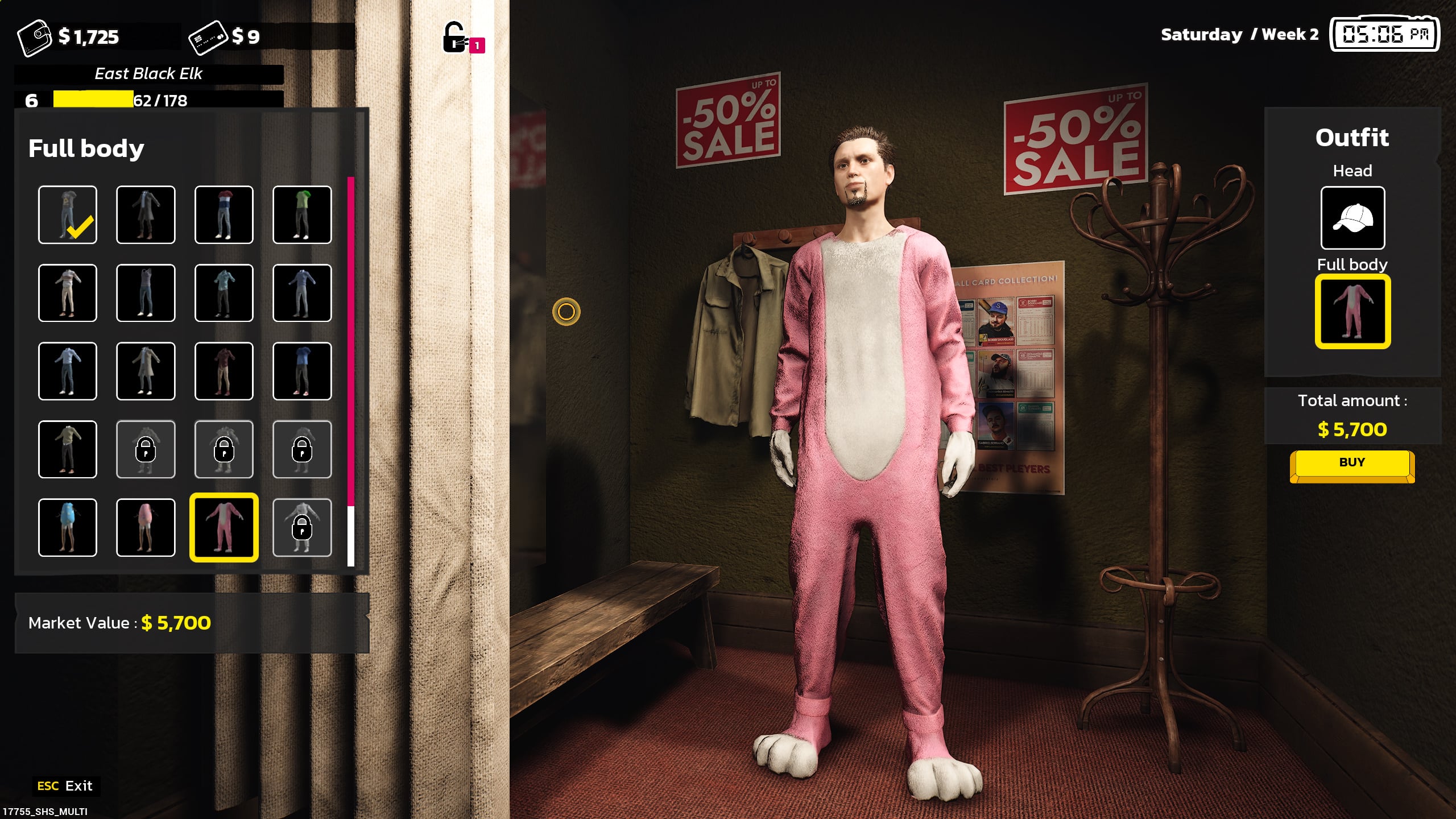
Task: Select the blue t-shirt with dark pants outfit
Action: pos(302,371)
